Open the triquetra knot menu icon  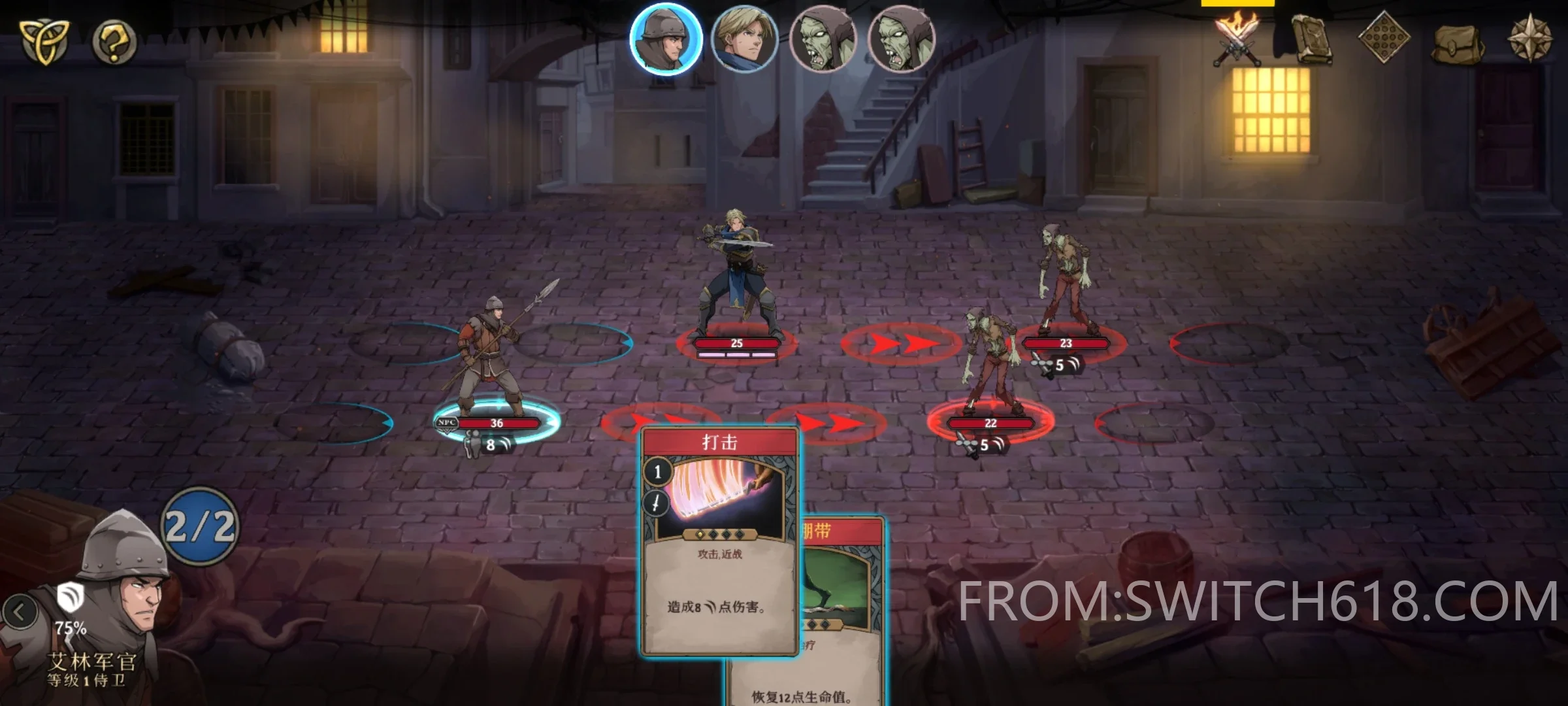coord(42,41)
